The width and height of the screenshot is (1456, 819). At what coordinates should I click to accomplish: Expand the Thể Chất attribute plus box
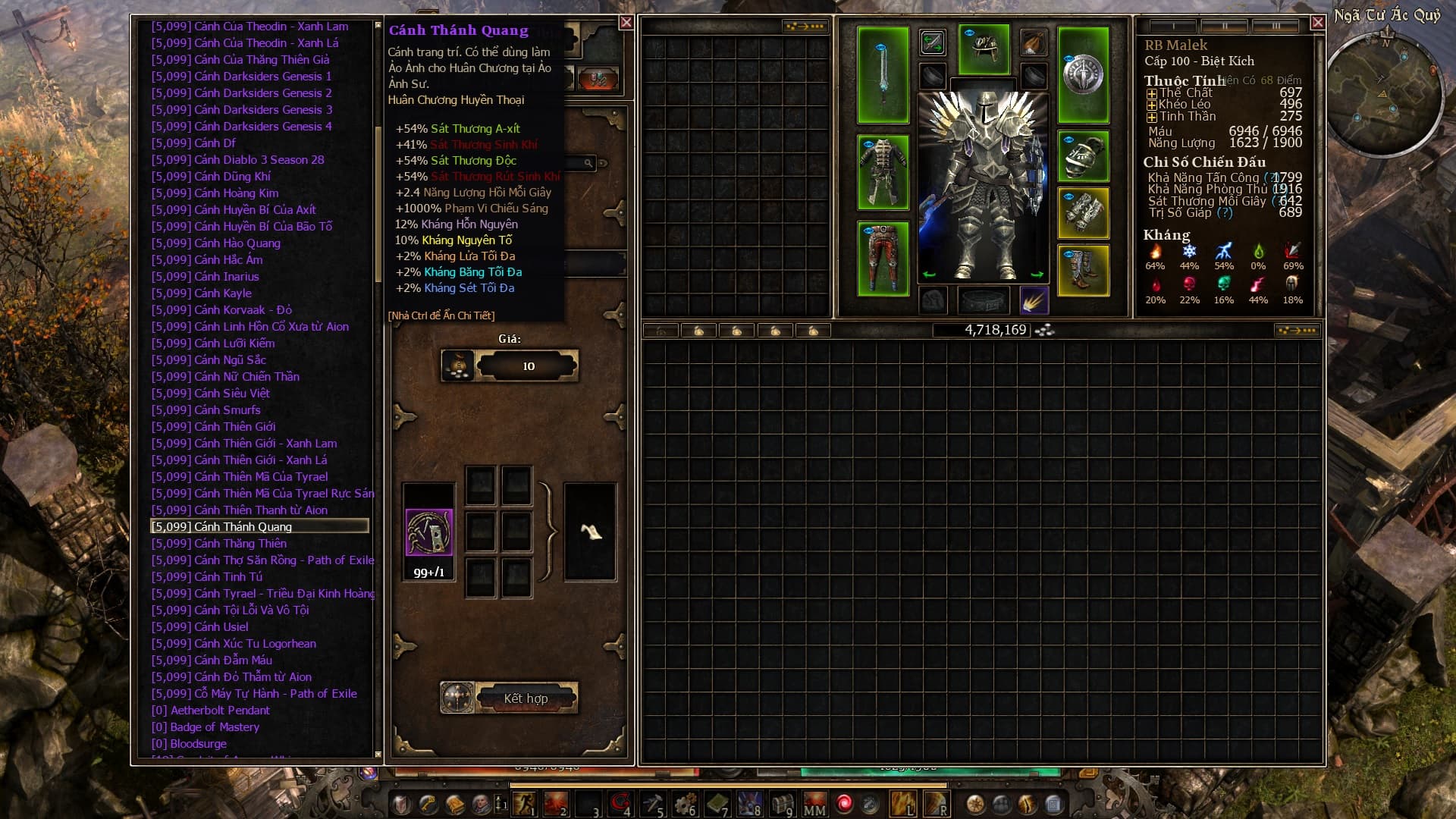(1151, 94)
